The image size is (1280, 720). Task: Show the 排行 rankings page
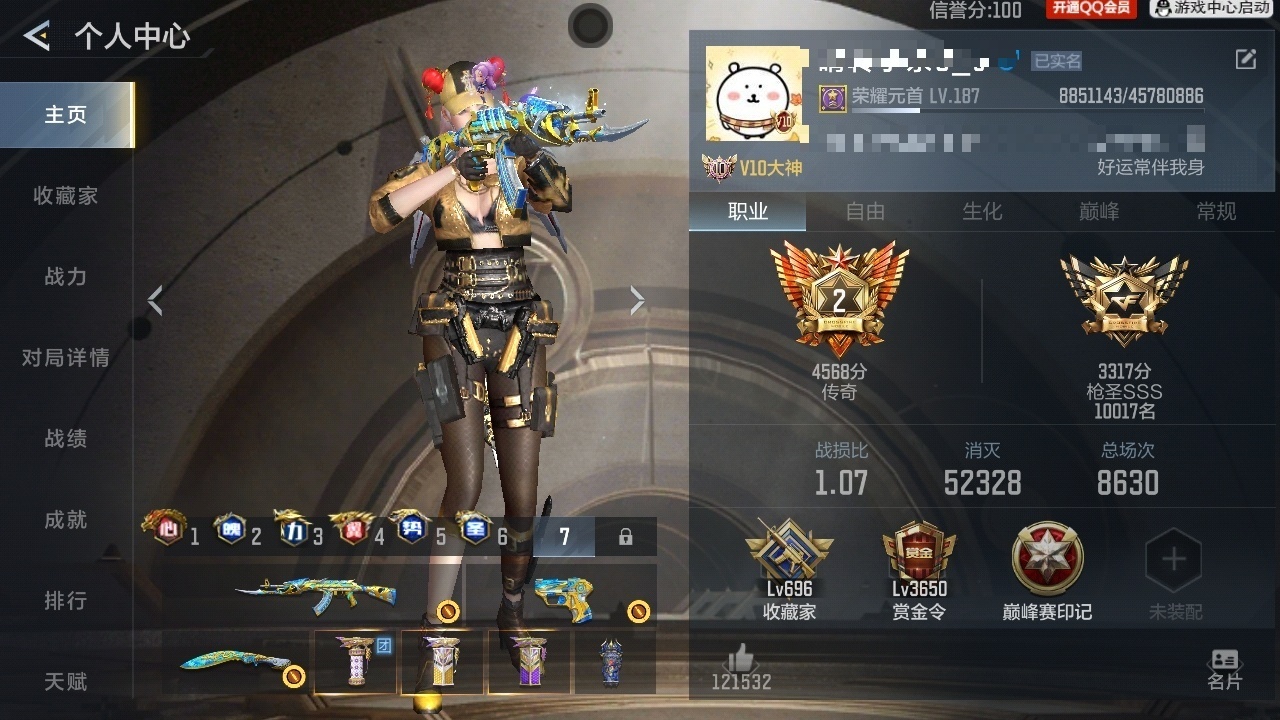(66, 601)
